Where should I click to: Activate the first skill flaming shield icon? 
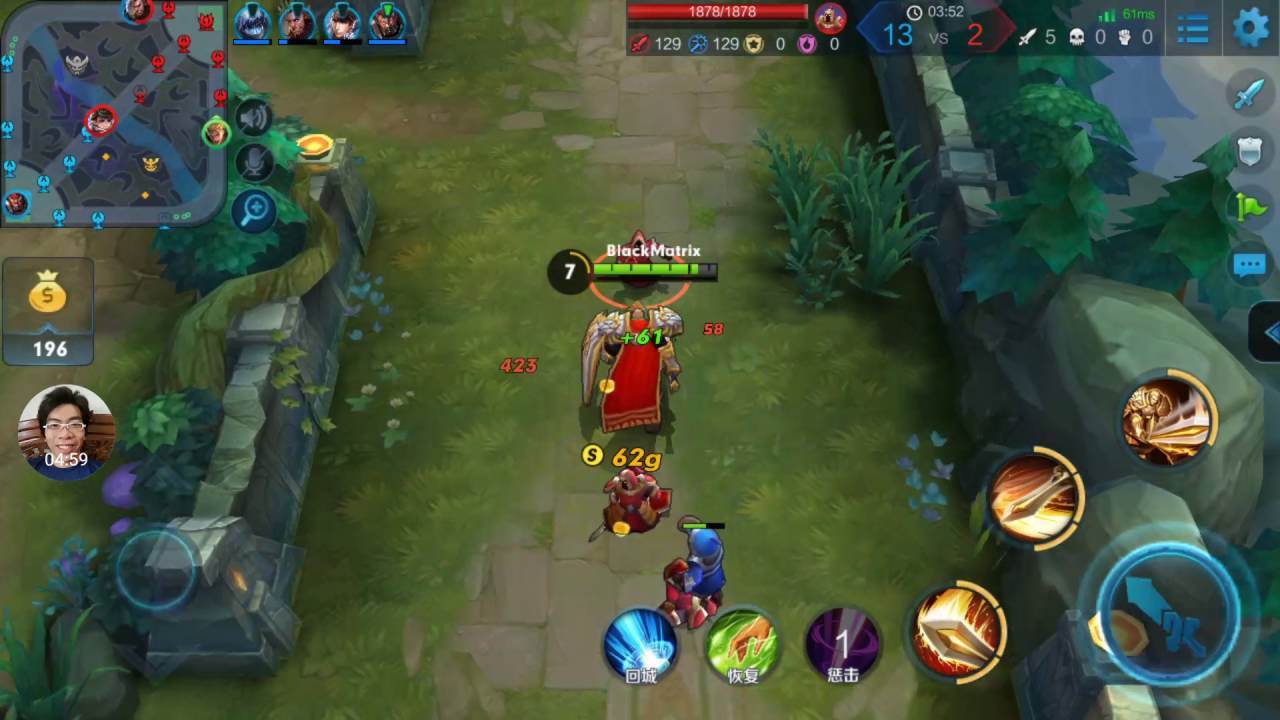point(956,630)
